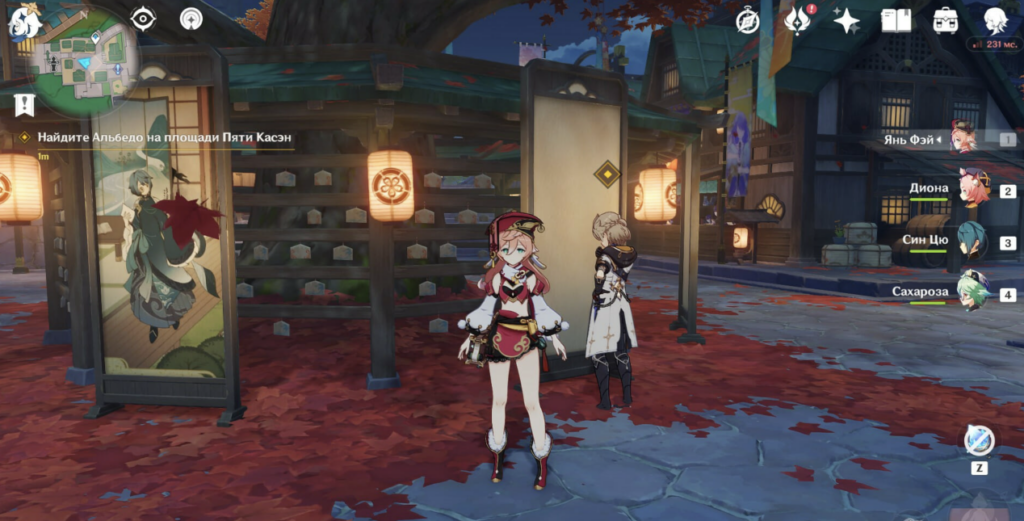Open the Adventurer Handbook book icon
The width and height of the screenshot is (1024, 521).
(x=896, y=20)
